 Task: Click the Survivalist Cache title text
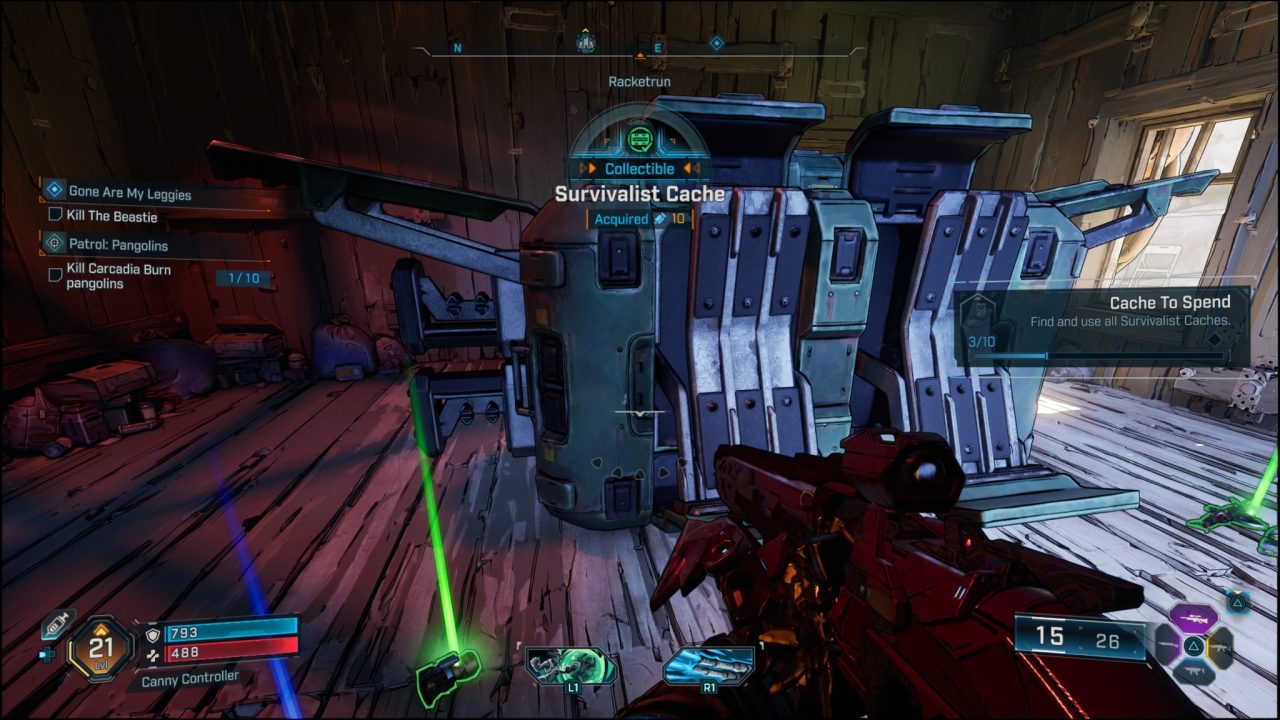(x=640, y=194)
